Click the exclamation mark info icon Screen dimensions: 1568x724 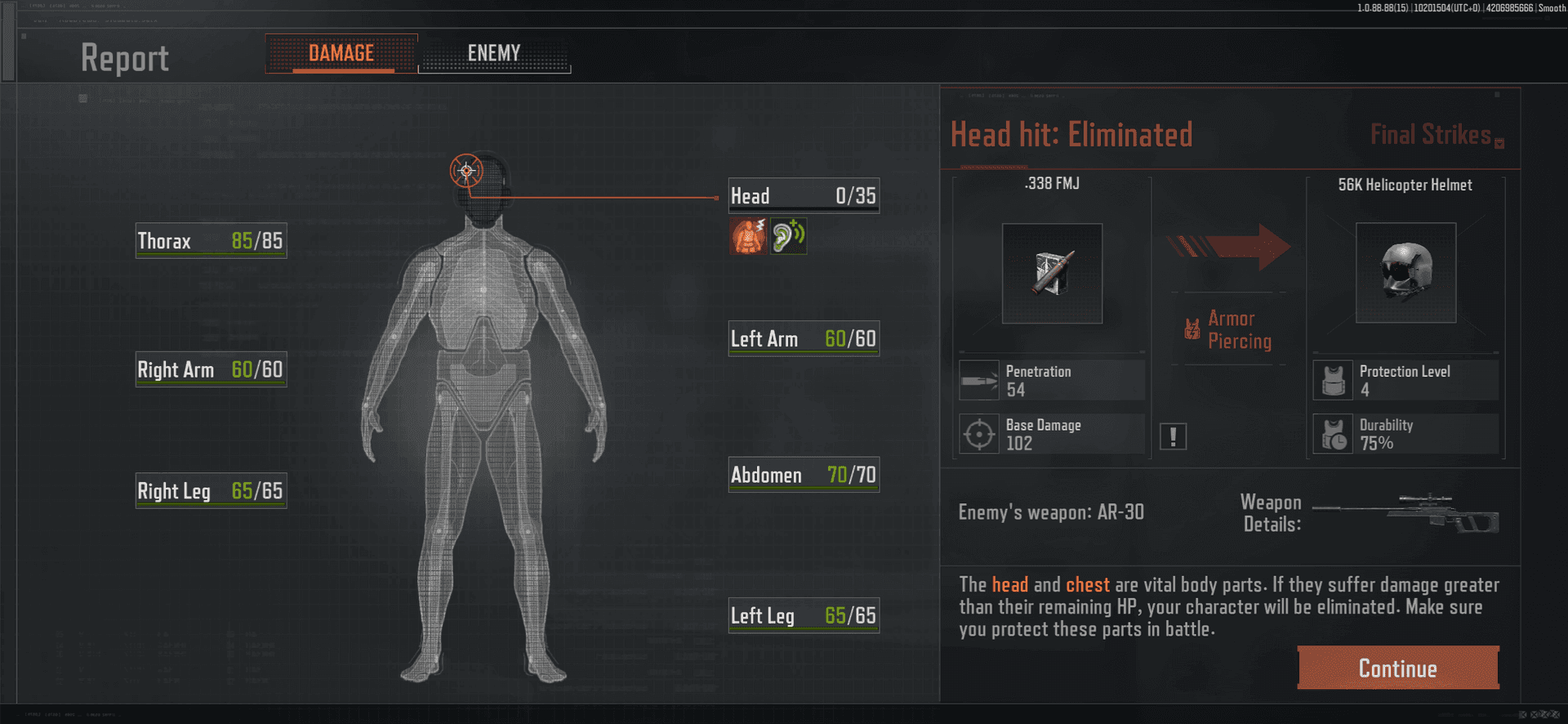(x=1173, y=436)
